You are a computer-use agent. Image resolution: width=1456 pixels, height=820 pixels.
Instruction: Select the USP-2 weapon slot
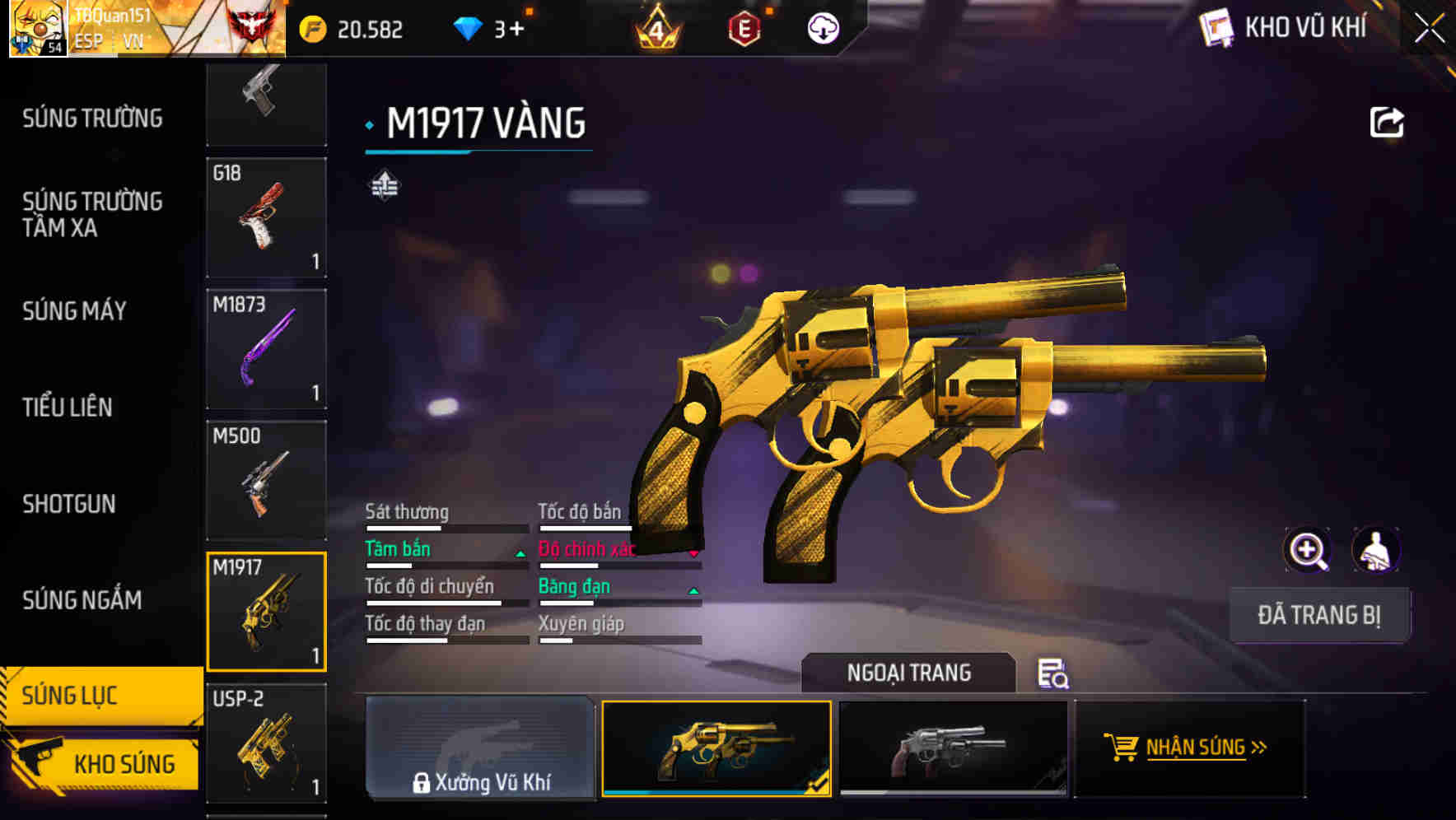pyautogui.click(x=266, y=743)
